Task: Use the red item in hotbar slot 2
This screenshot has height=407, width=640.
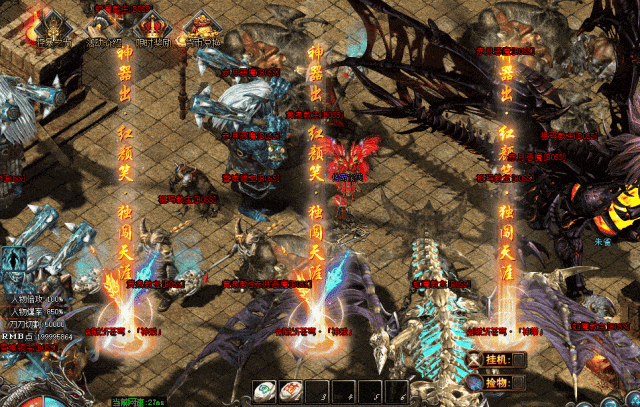Action: coord(290,392)
